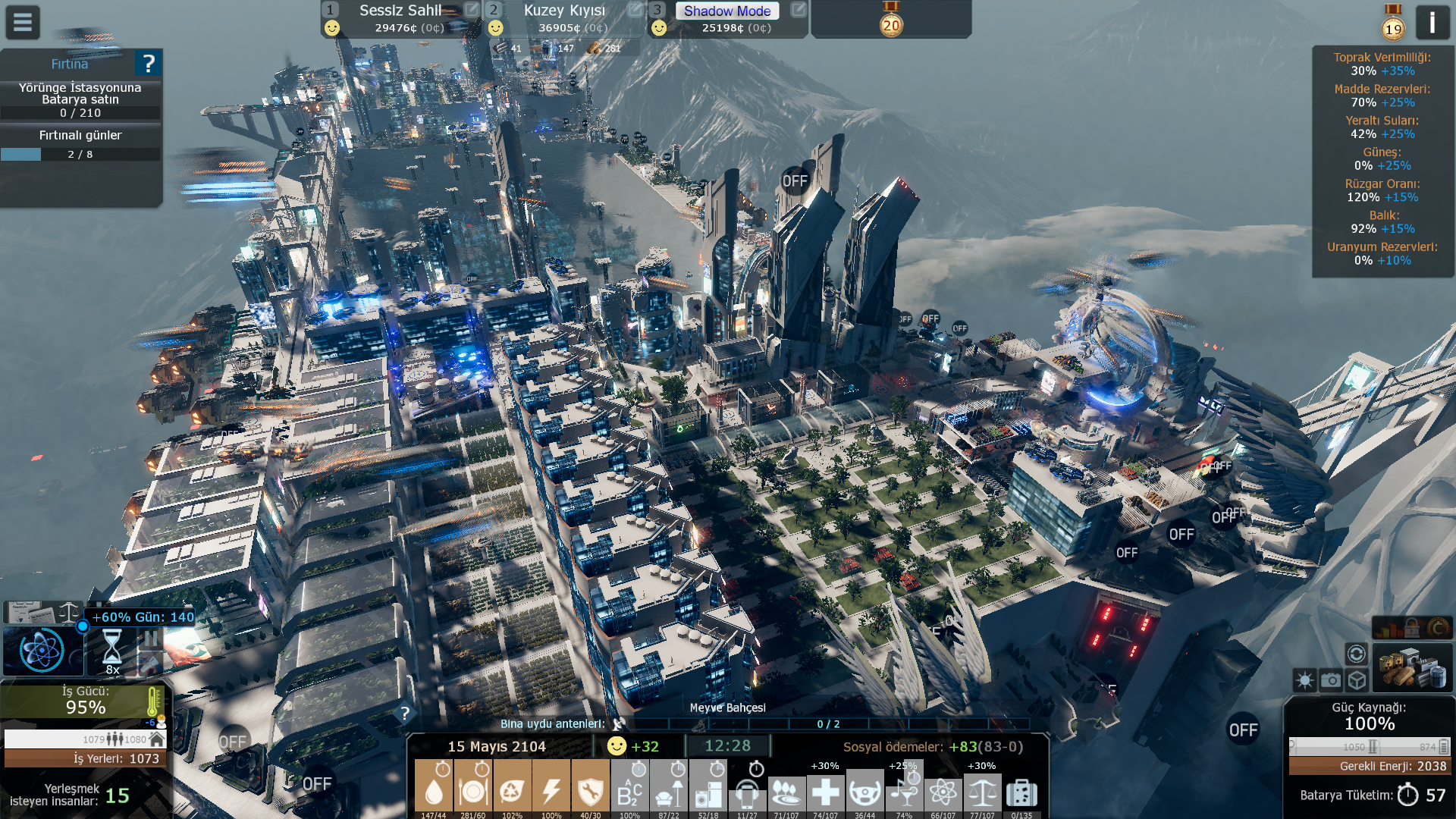Open the info panel with the 'i' button

[x=1432, y=23]
